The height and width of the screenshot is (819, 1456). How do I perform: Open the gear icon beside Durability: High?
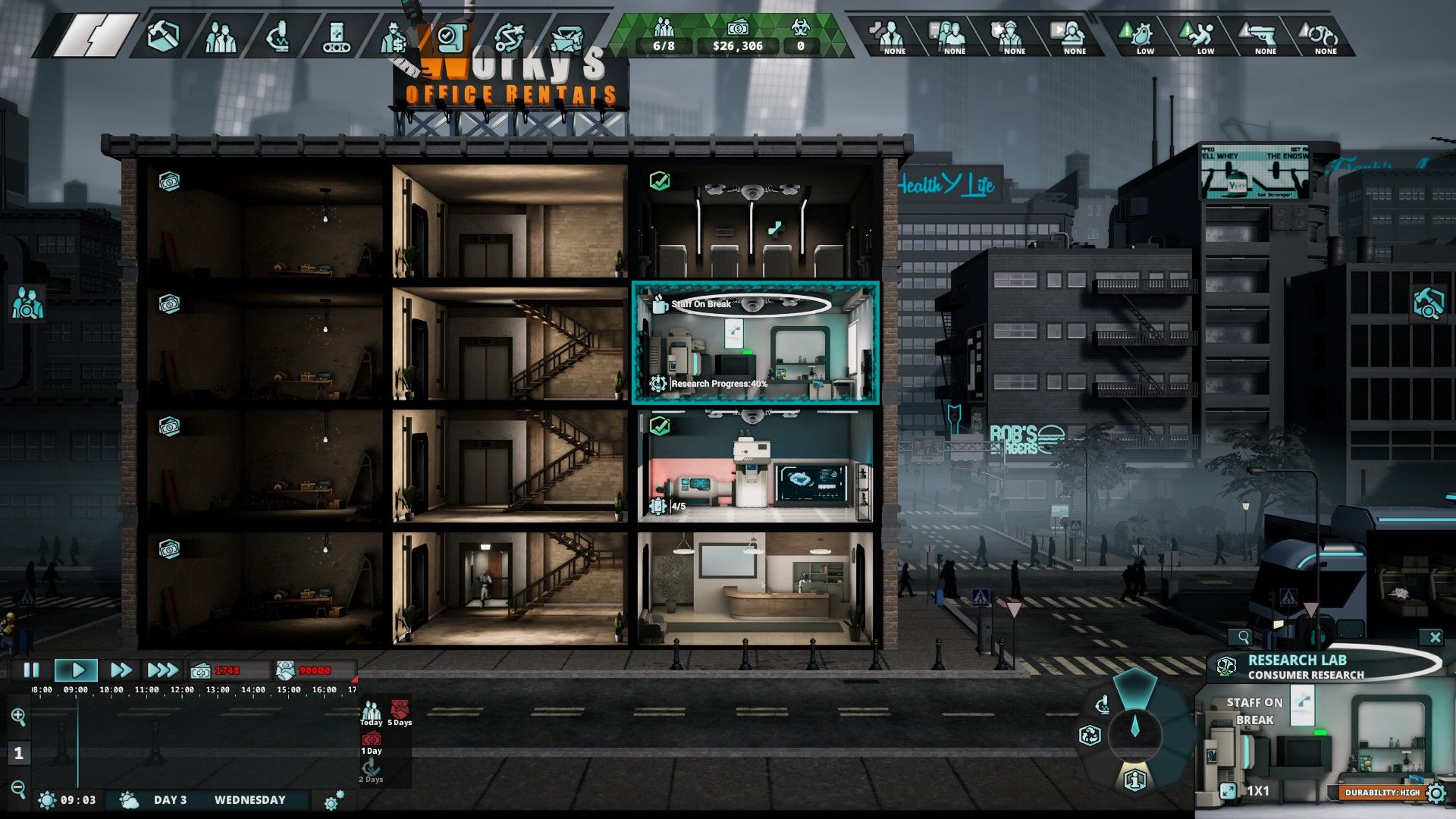click(1436, 793)
